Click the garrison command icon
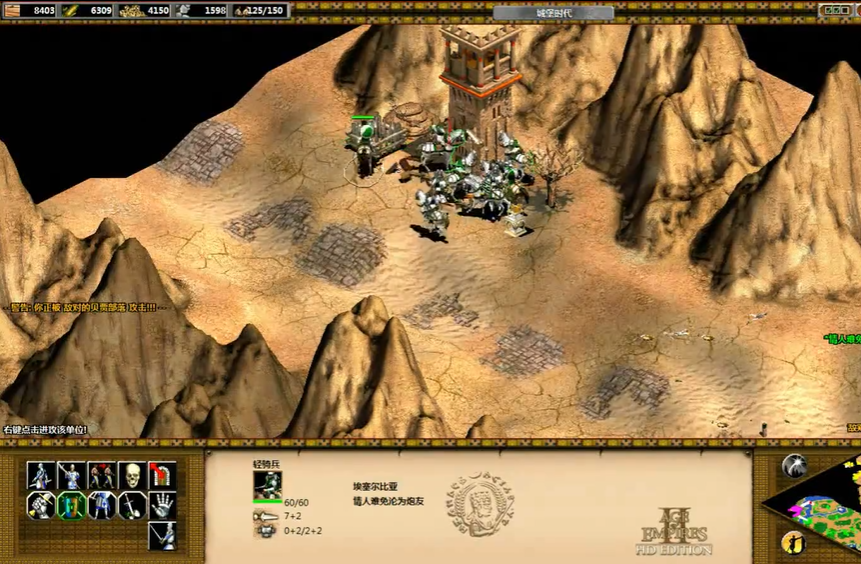This screenshot has width=861, height=564. 162,475
